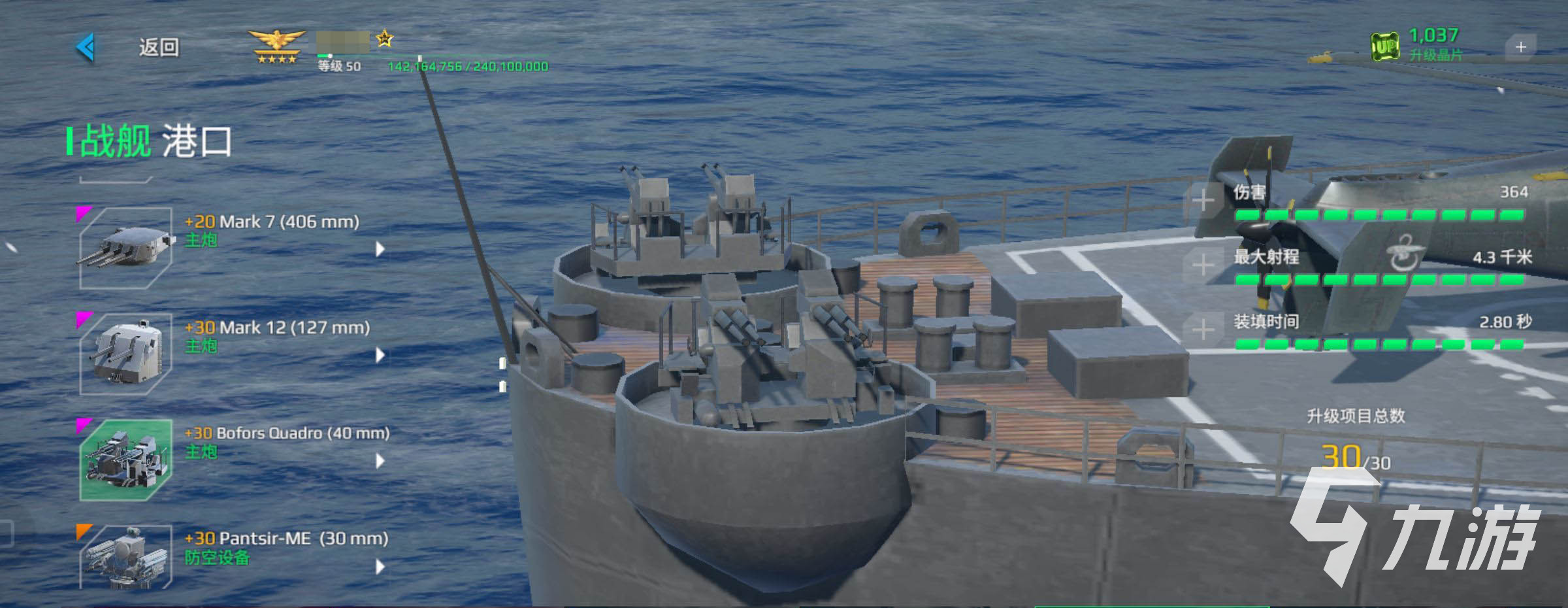The height and width of the screenshot is (608, 1568).
Task: Expand the Pantsir-ME entry arrow
Action: click(x=380, y=567)
